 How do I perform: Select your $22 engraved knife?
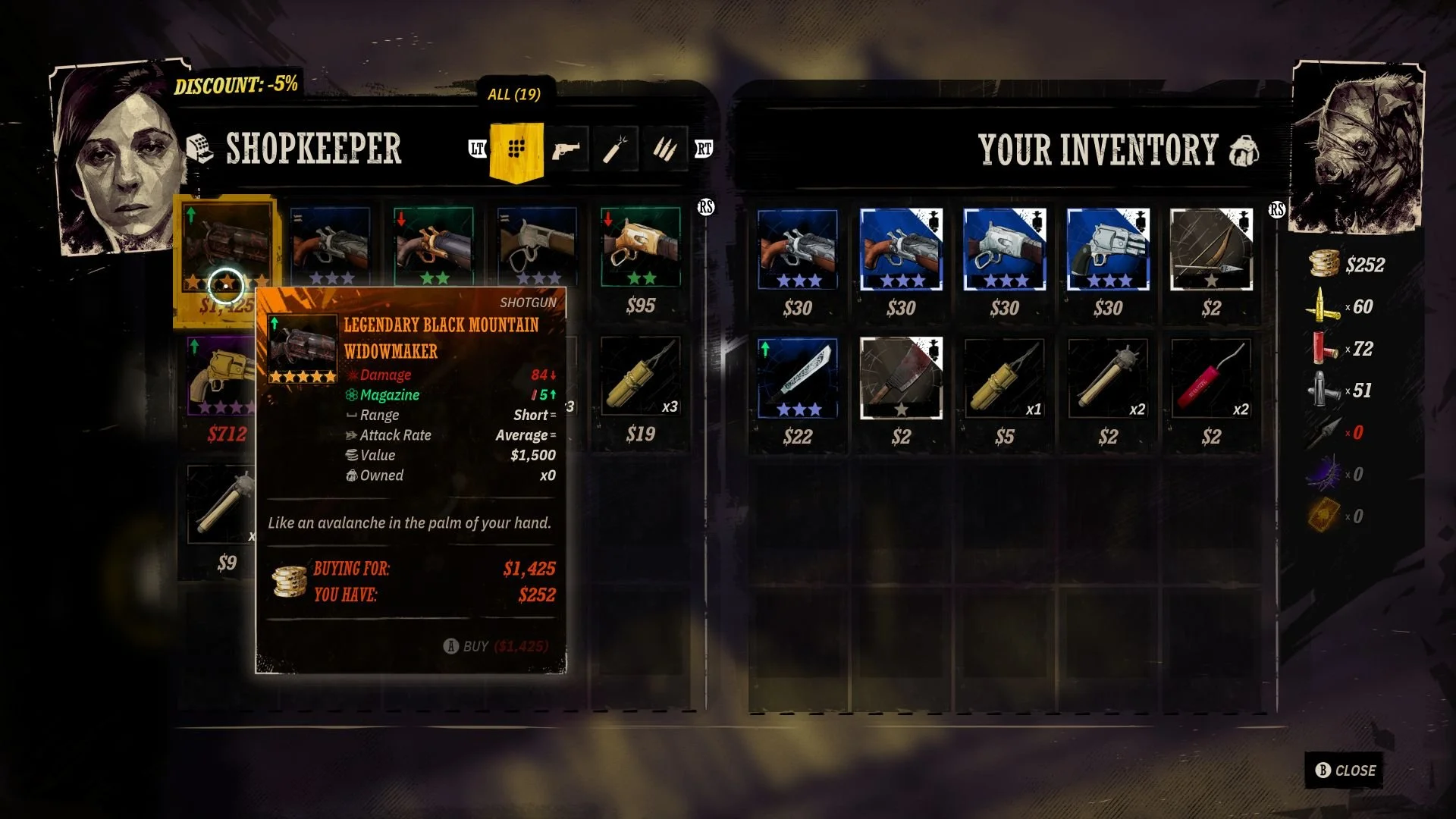(x=798, y=378)
